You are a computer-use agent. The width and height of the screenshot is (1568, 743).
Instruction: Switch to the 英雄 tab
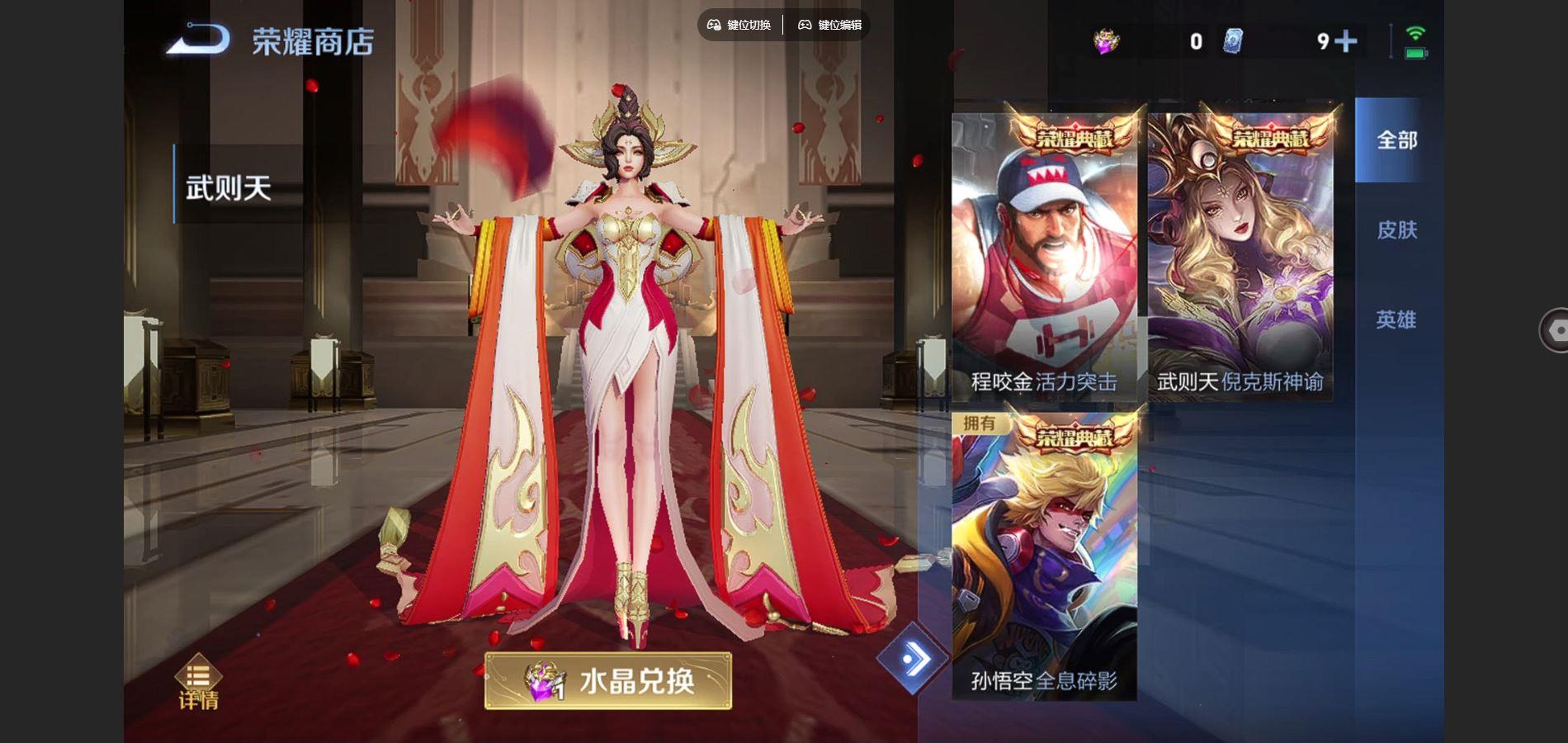tap(1397, 320)
